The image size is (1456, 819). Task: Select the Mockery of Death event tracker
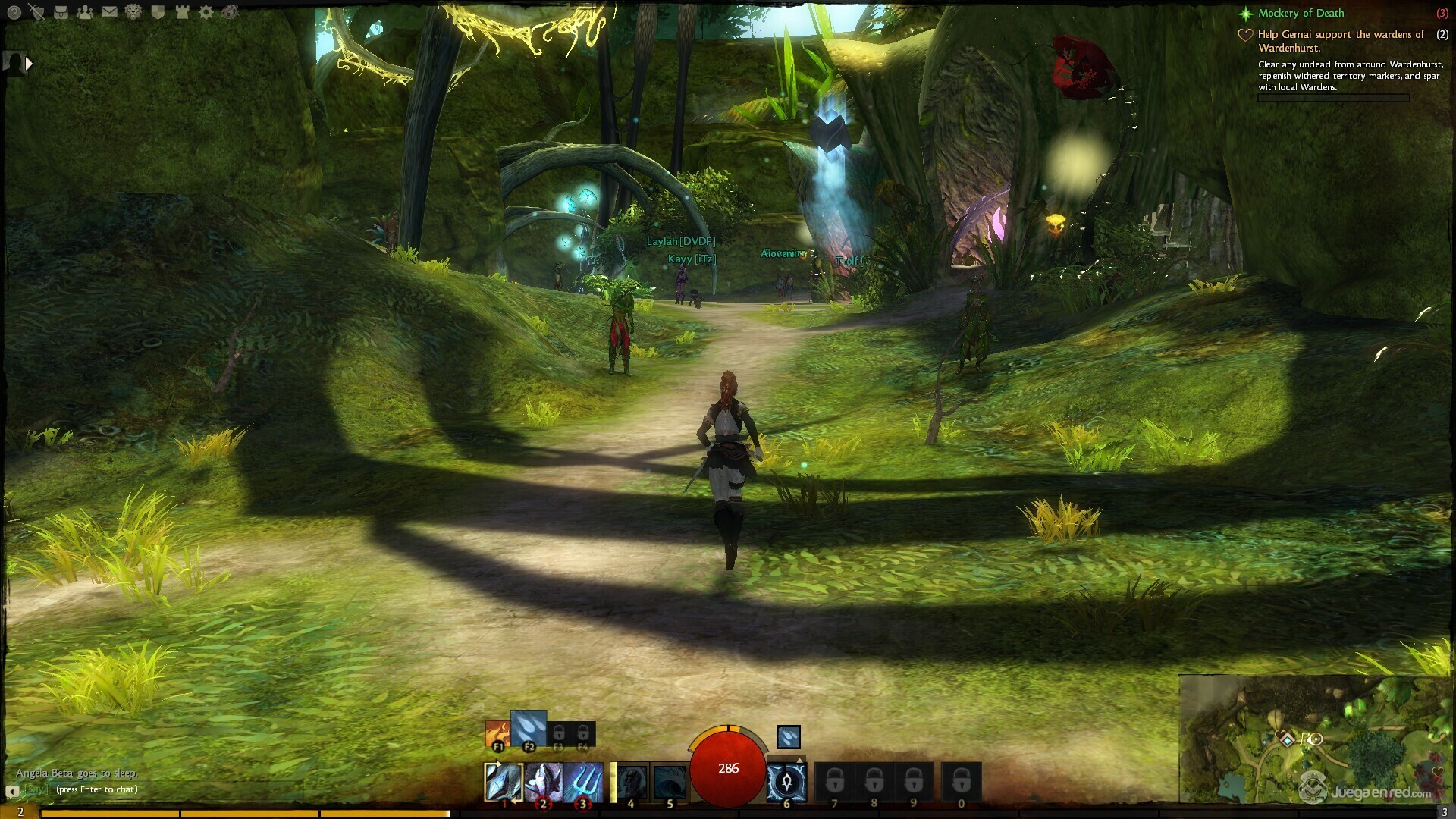1301,13
